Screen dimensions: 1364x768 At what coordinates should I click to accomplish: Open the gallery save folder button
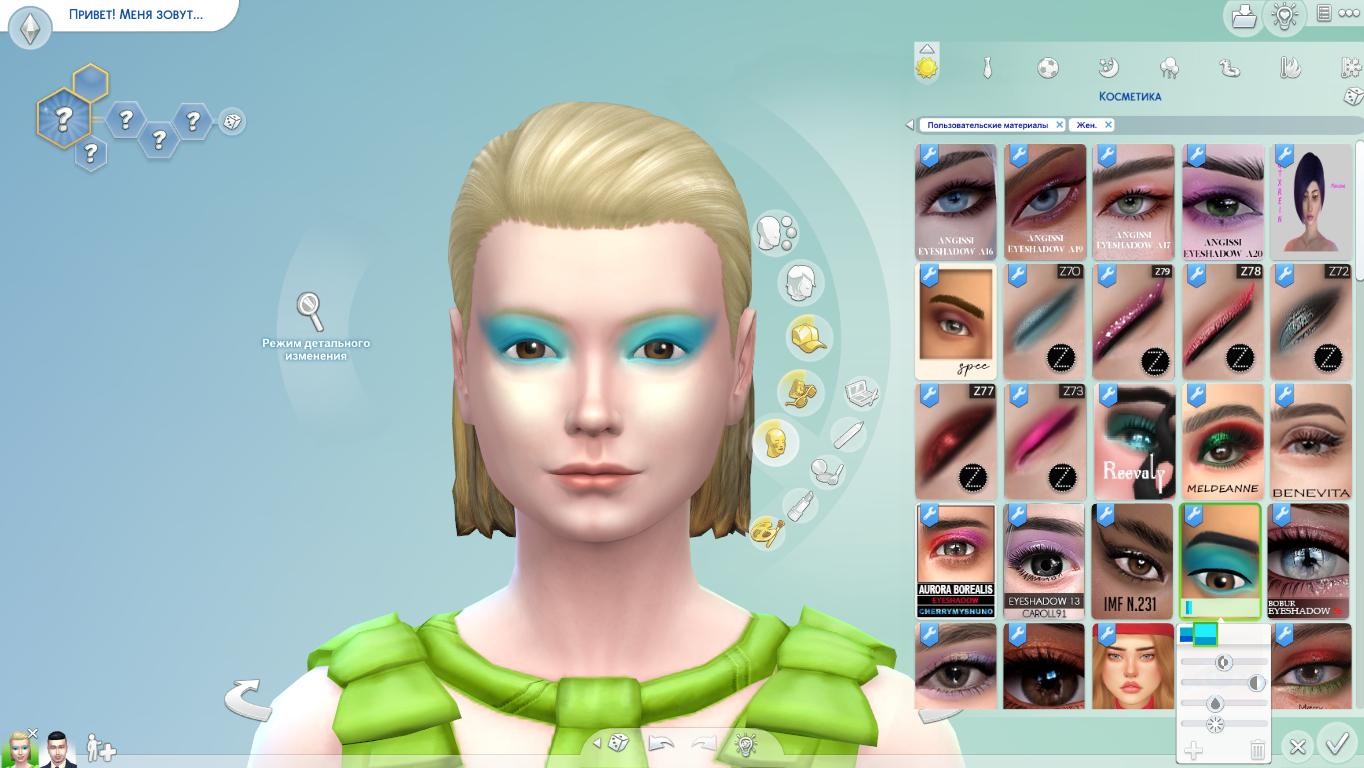pyautogui.click(x=1243, y=16)
